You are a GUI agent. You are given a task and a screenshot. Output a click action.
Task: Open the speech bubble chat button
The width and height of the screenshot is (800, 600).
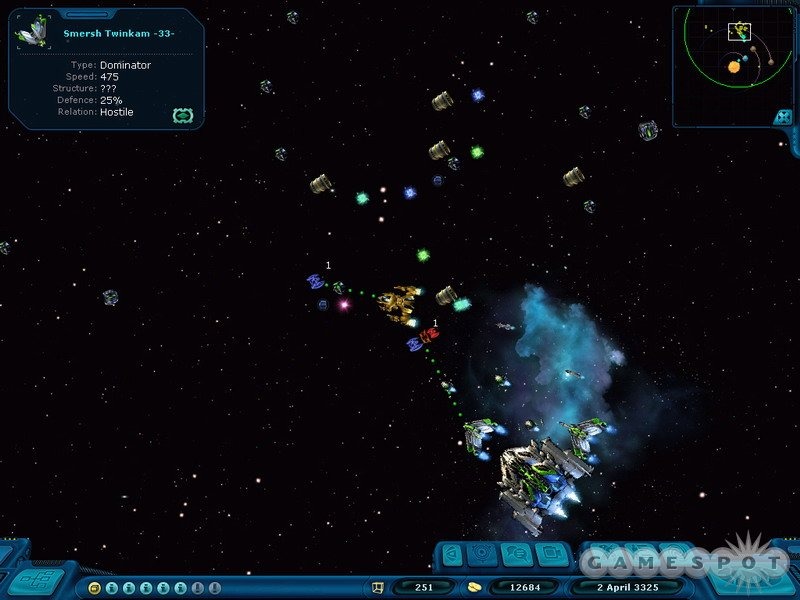pyautogui.click(x=517, y=554)
